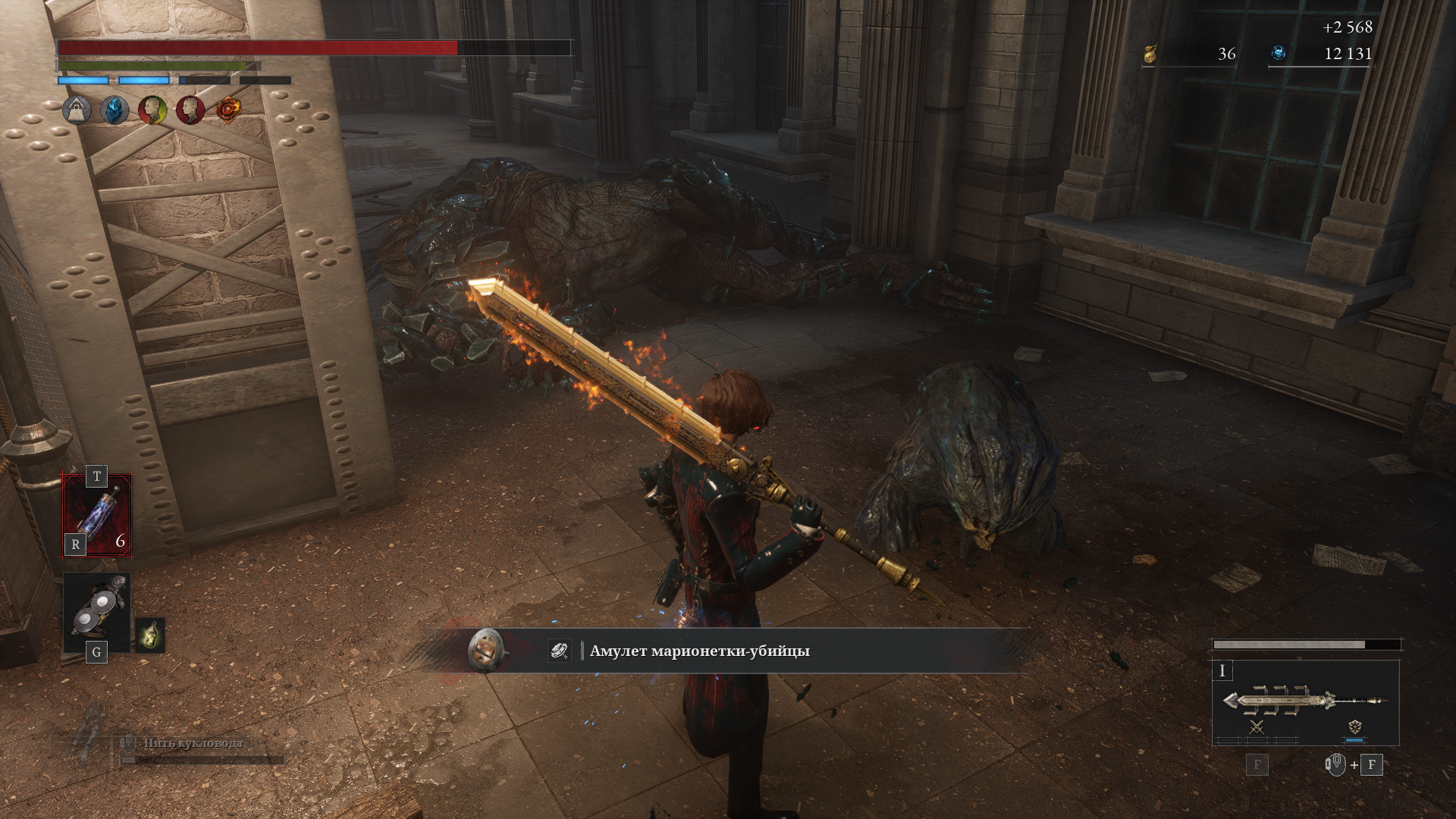Select the fiery orange diamond buff icon
This screenshot has height=819, width=1456.
pos(228,110)
